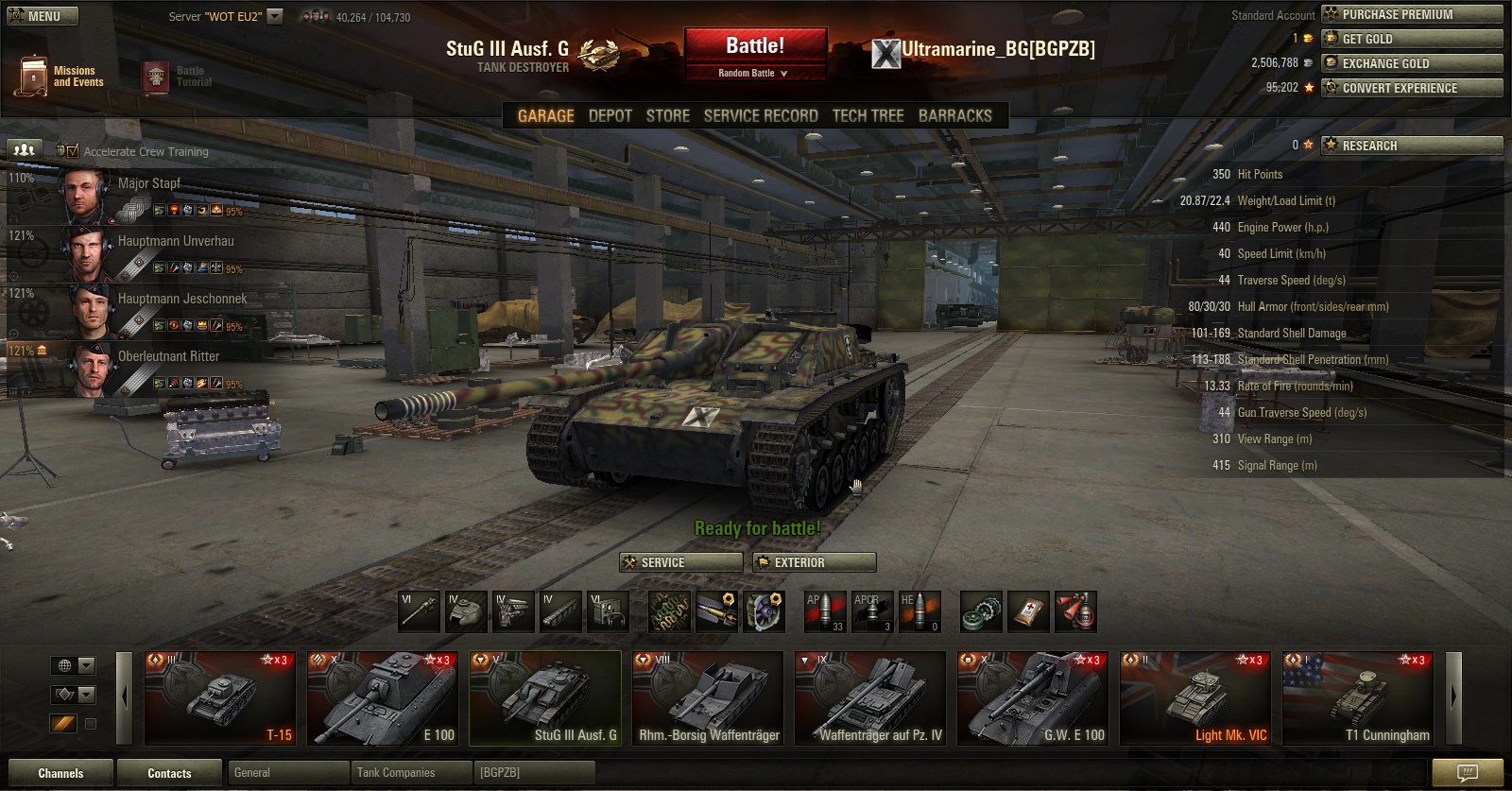This screenshot has width=1512, height=791.
Task: Go to the STORE tab
Action: point(667,115)
